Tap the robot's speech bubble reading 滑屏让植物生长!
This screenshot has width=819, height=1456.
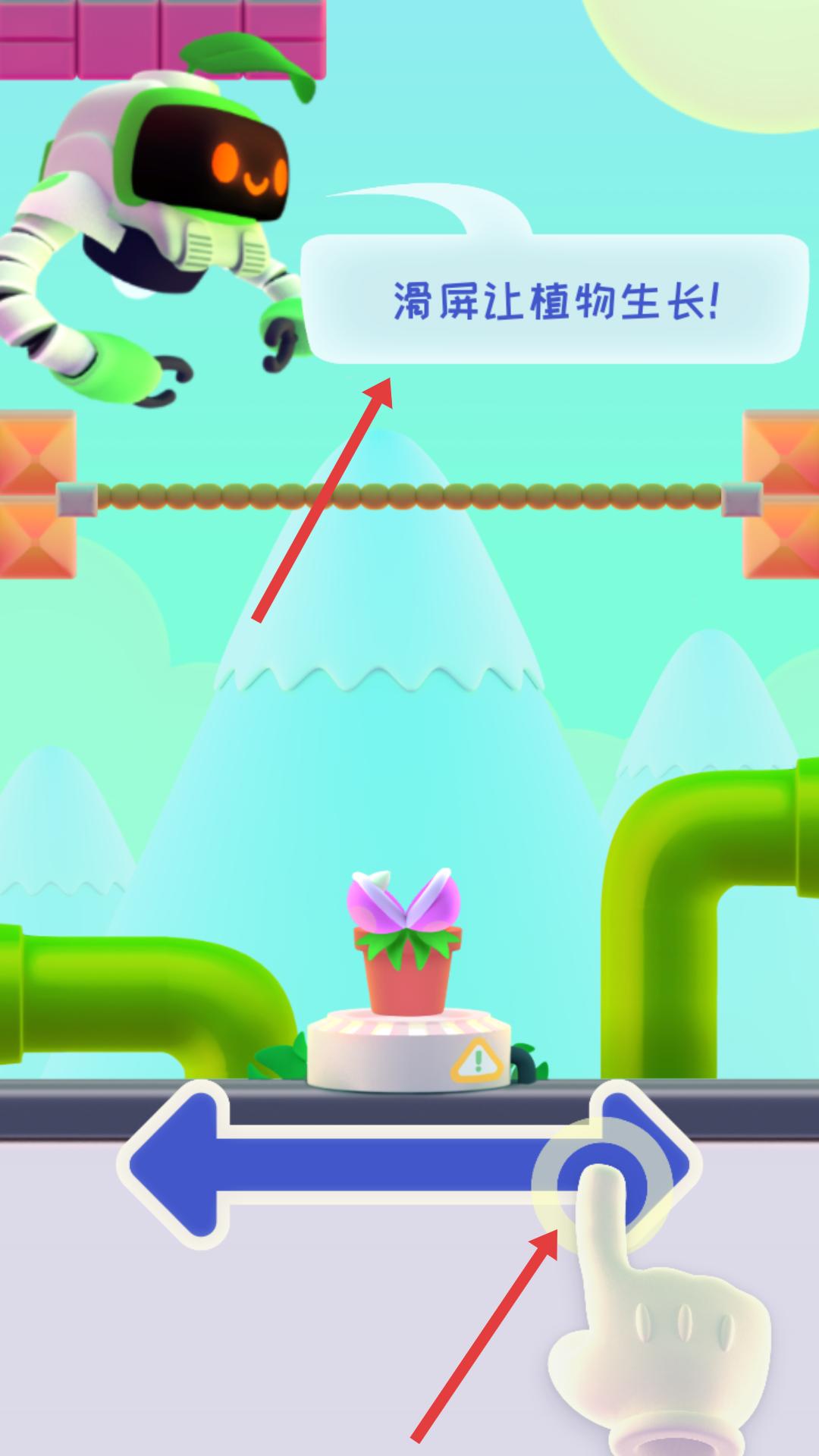(x=554, y=300)
